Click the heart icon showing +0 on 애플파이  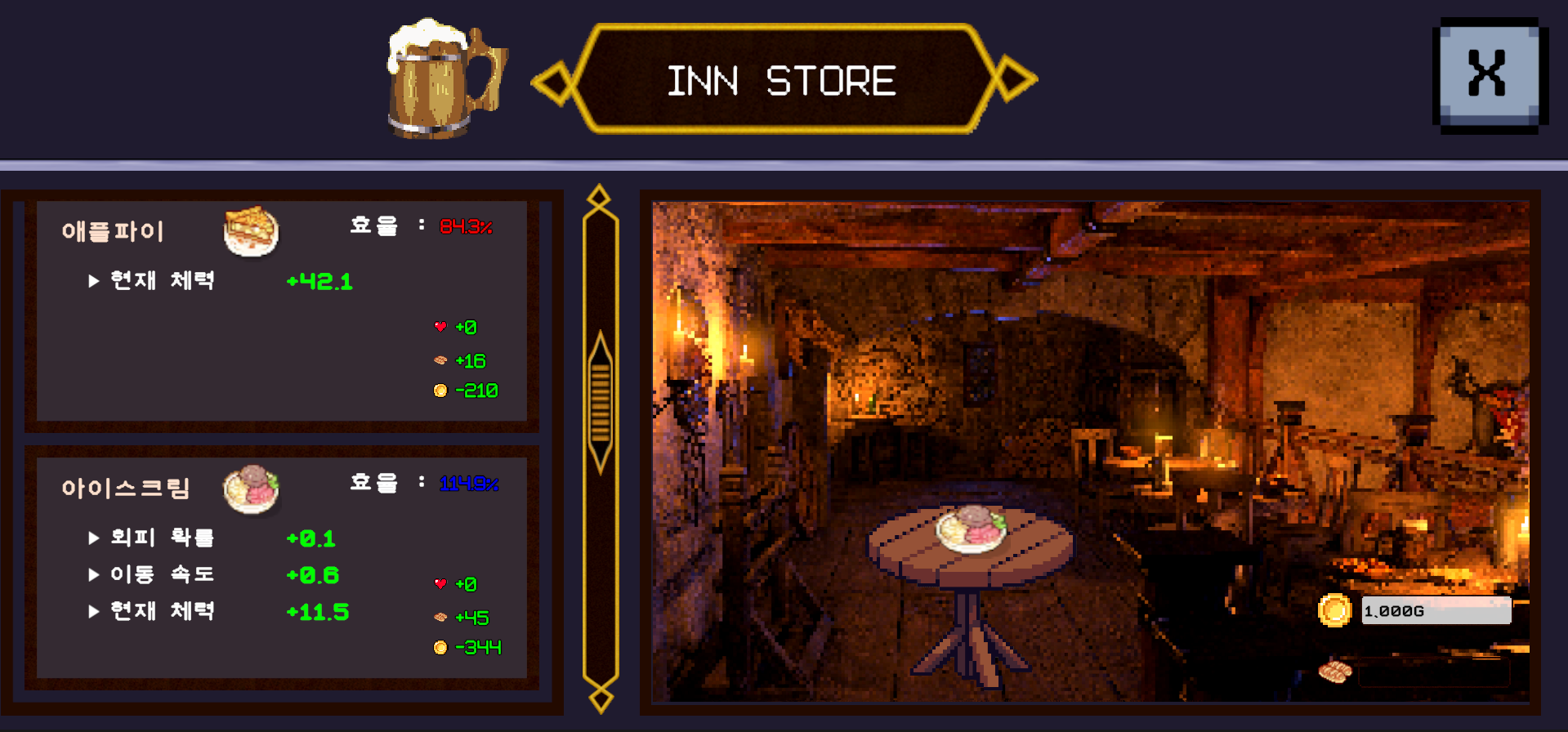click(440, 326)
